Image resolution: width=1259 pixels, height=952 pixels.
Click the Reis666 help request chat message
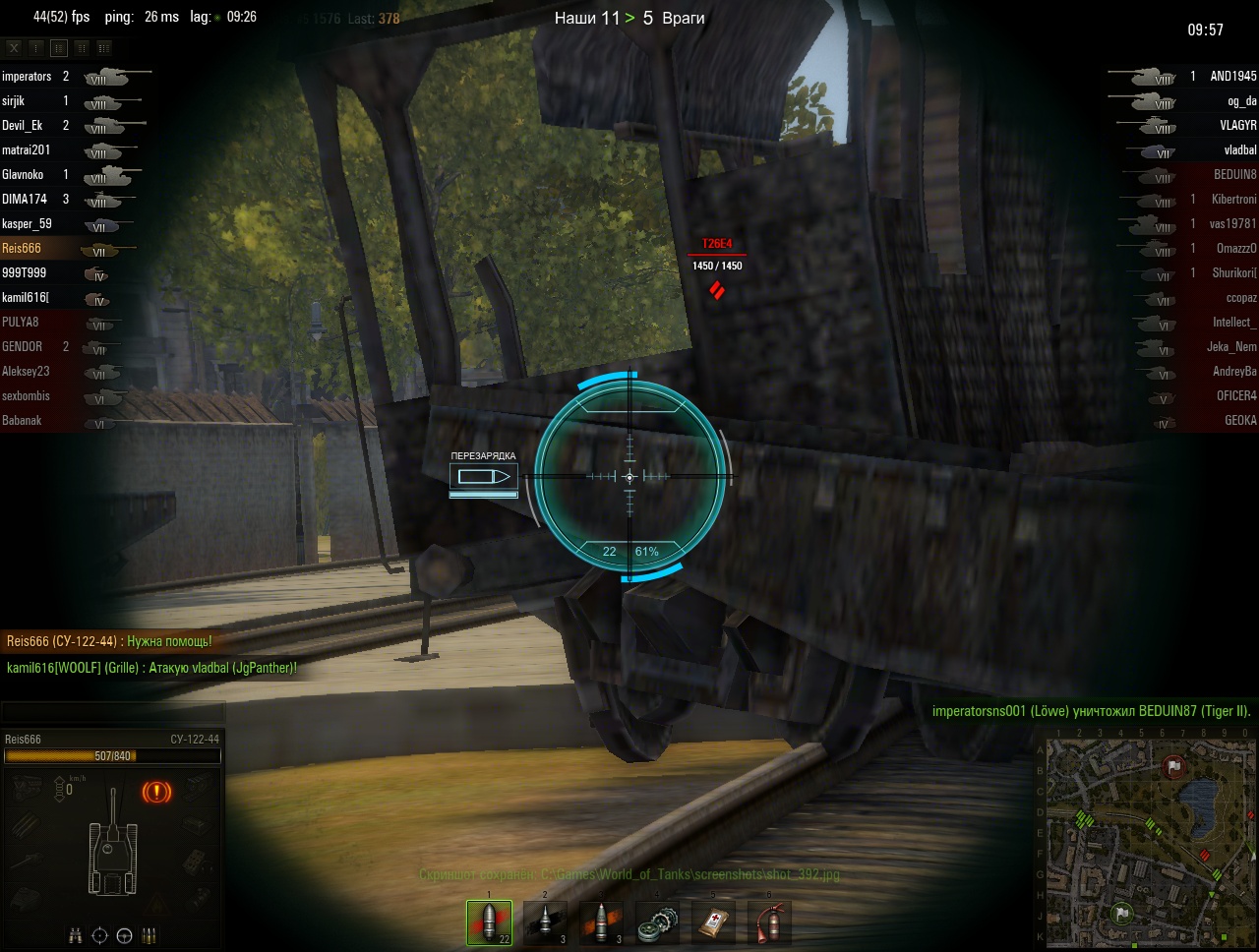pyautogui.click(x=109, y=641)
